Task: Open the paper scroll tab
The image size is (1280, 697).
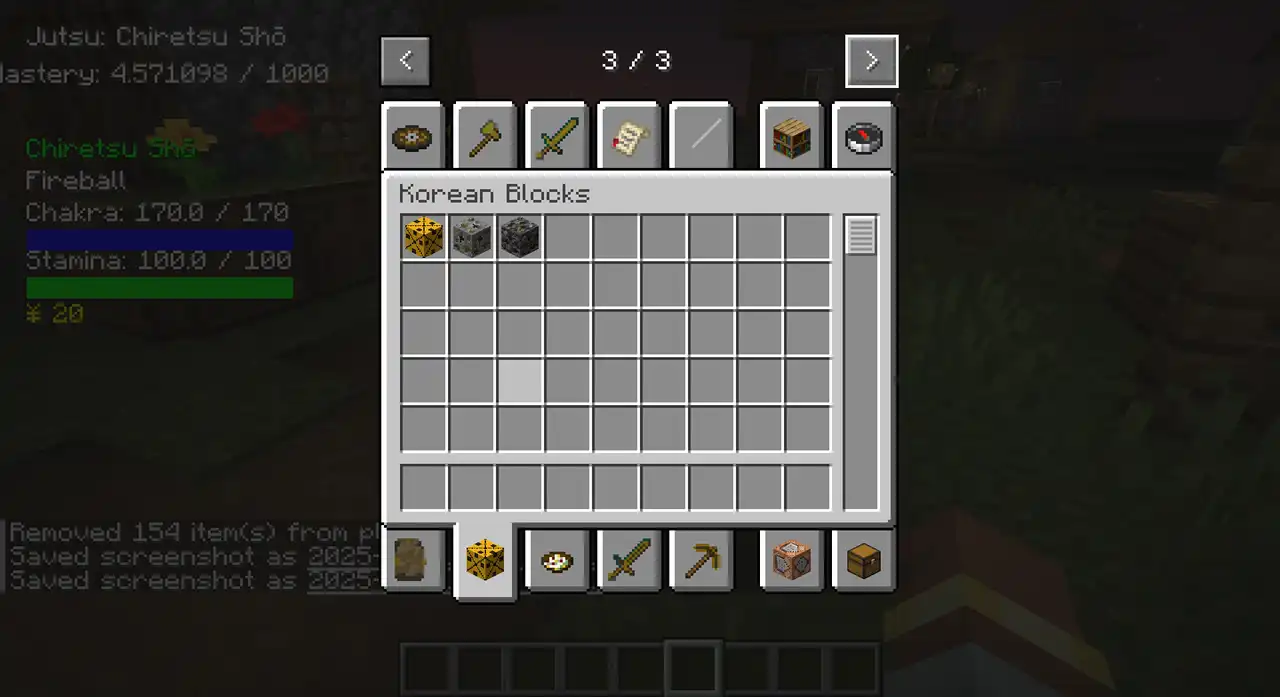Action: click(629, 137)
